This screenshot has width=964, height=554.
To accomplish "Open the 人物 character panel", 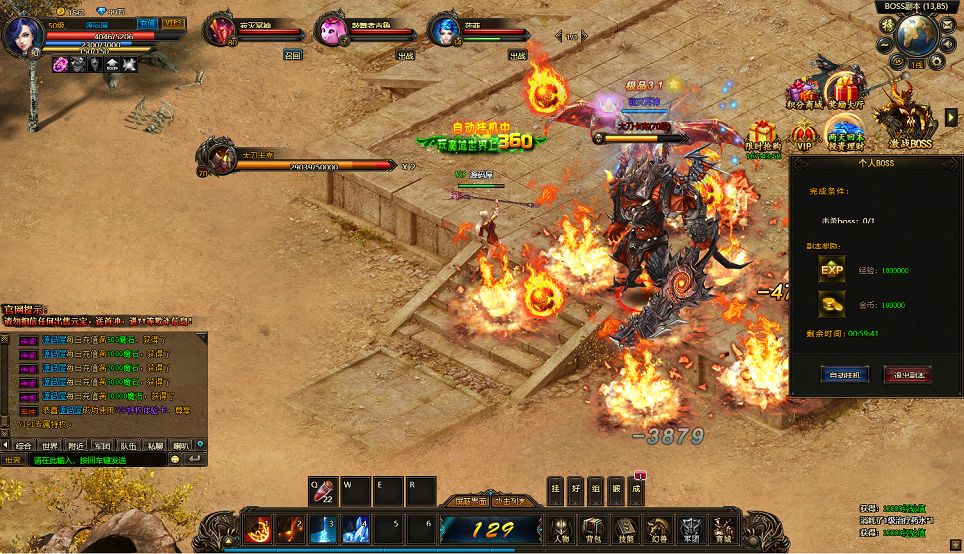I will point(561,527).
